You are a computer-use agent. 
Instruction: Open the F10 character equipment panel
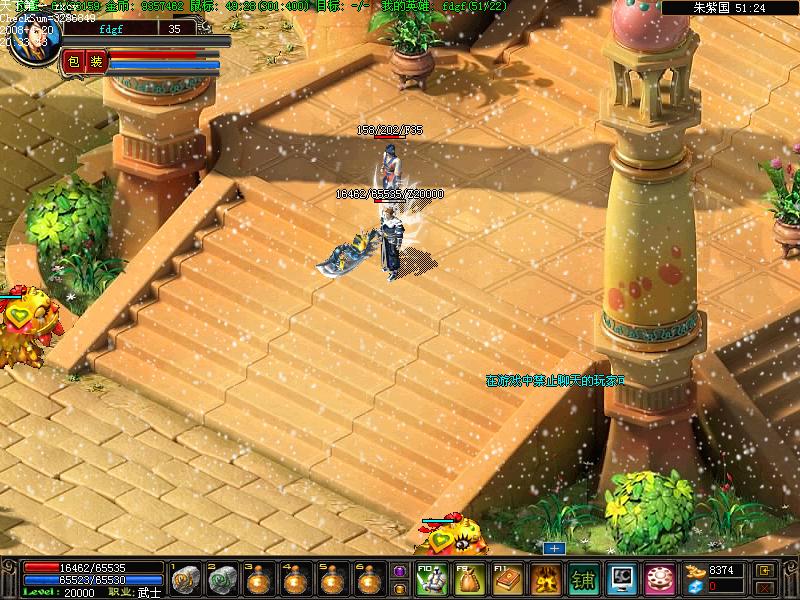[x=431, y=579]
